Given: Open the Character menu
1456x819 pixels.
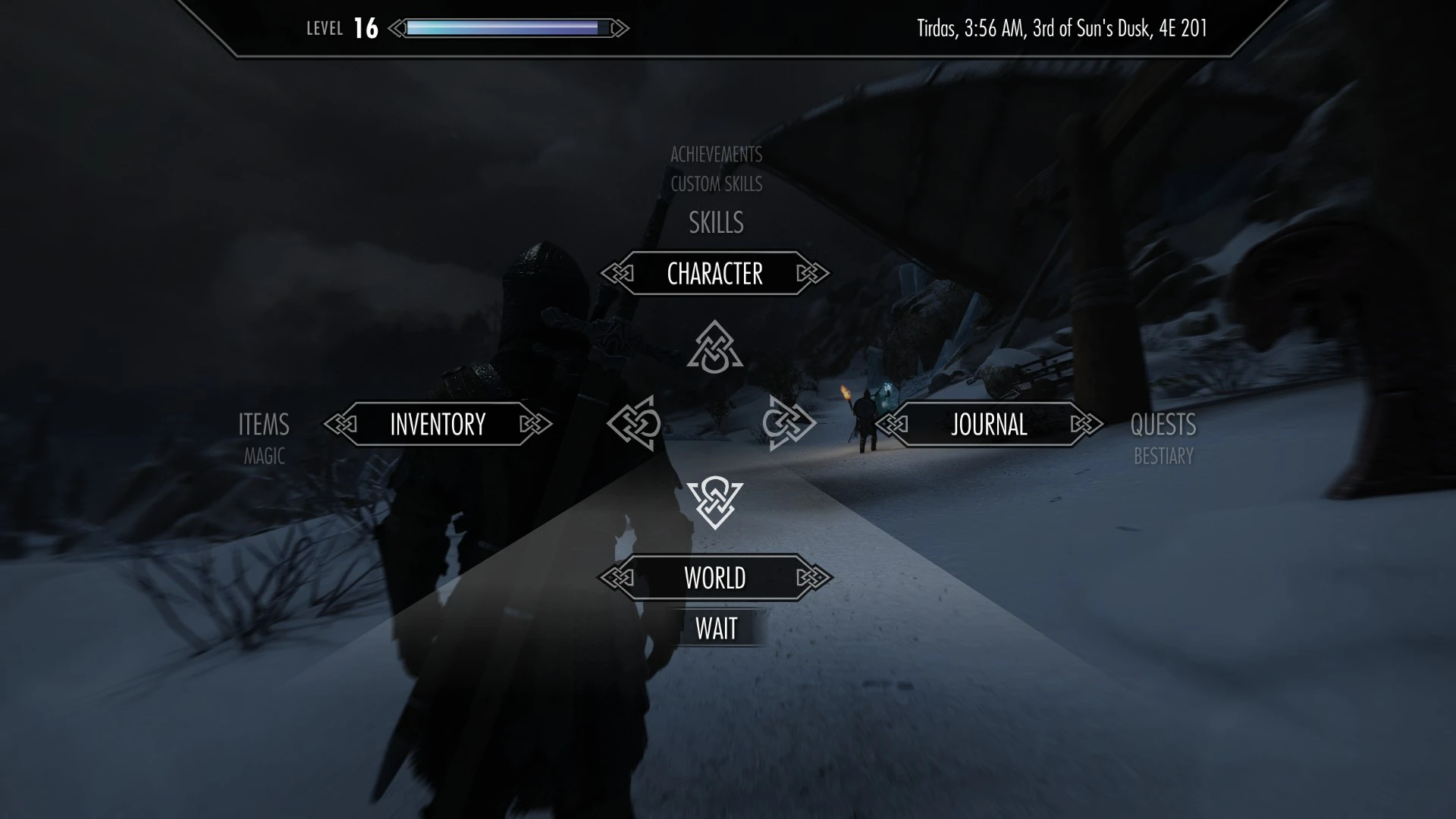Looking at the screenshot, I should (715, 274).
